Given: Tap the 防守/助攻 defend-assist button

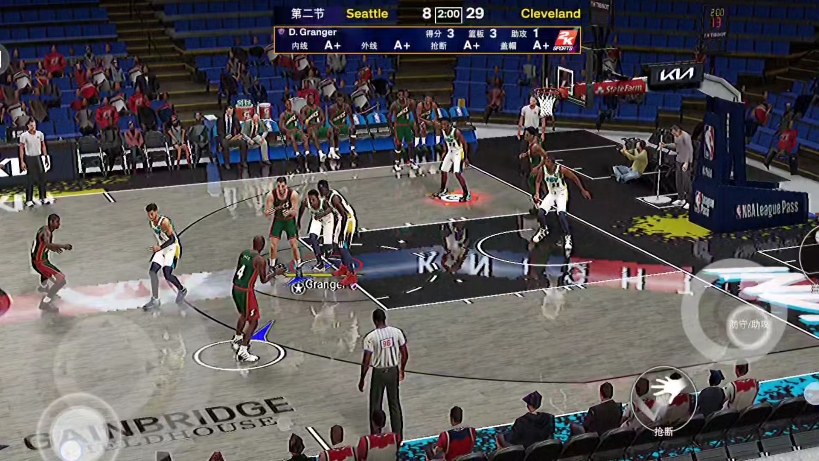Looking at the screenshot, I should (748, 322).
